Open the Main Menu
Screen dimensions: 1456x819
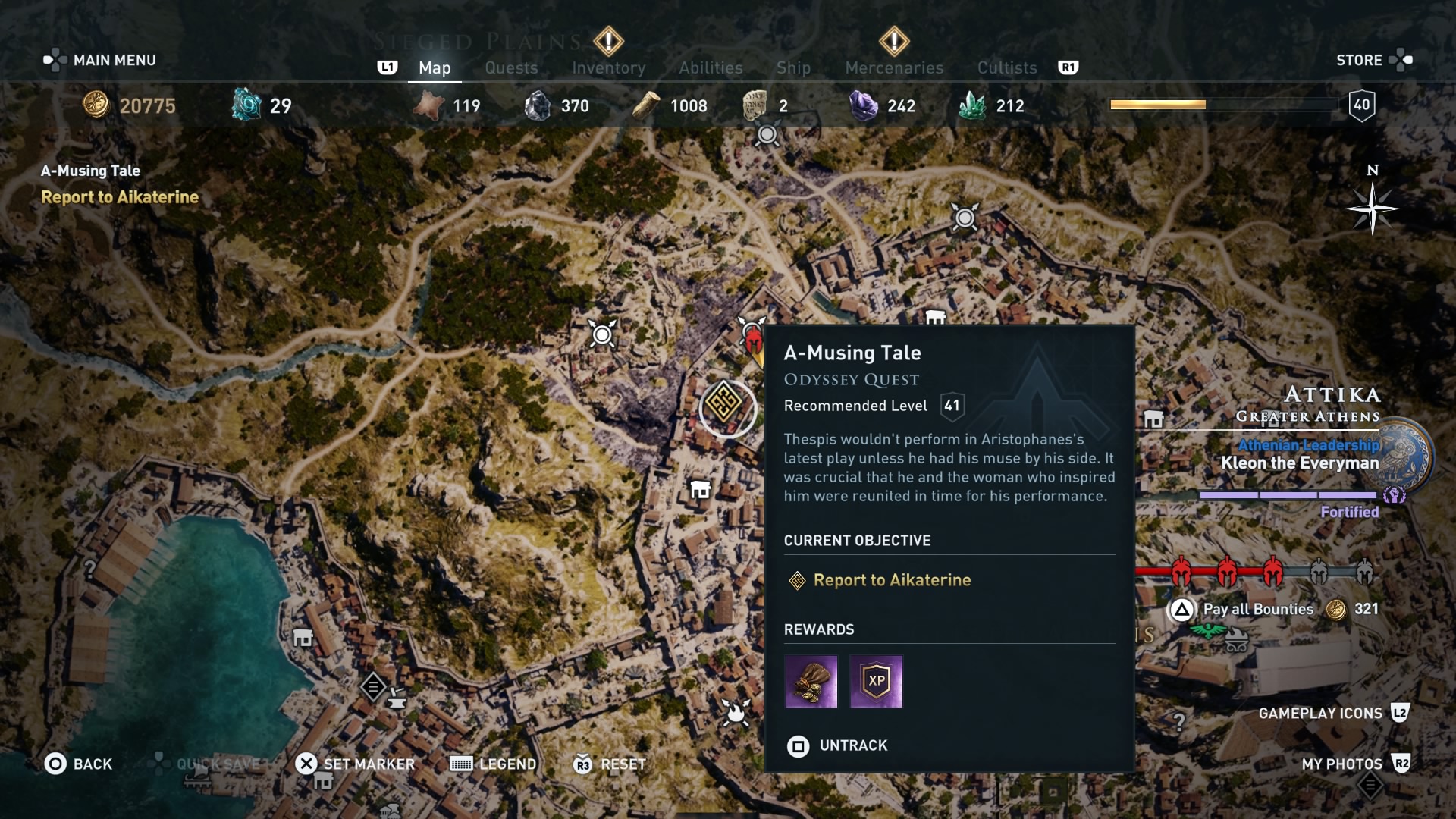(x=100, y=60)
